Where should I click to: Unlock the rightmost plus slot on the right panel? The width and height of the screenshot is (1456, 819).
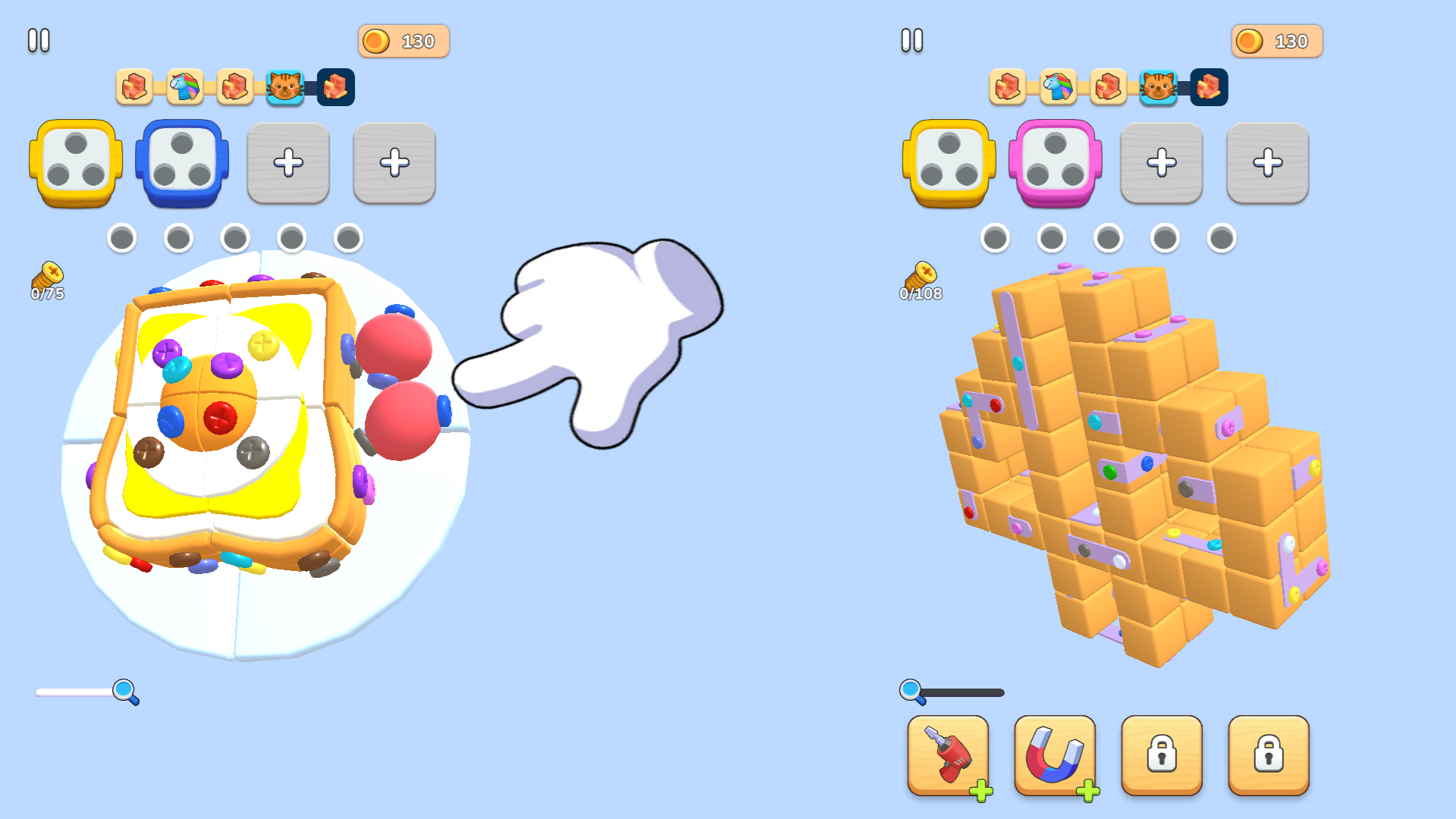pos(1267,163)
